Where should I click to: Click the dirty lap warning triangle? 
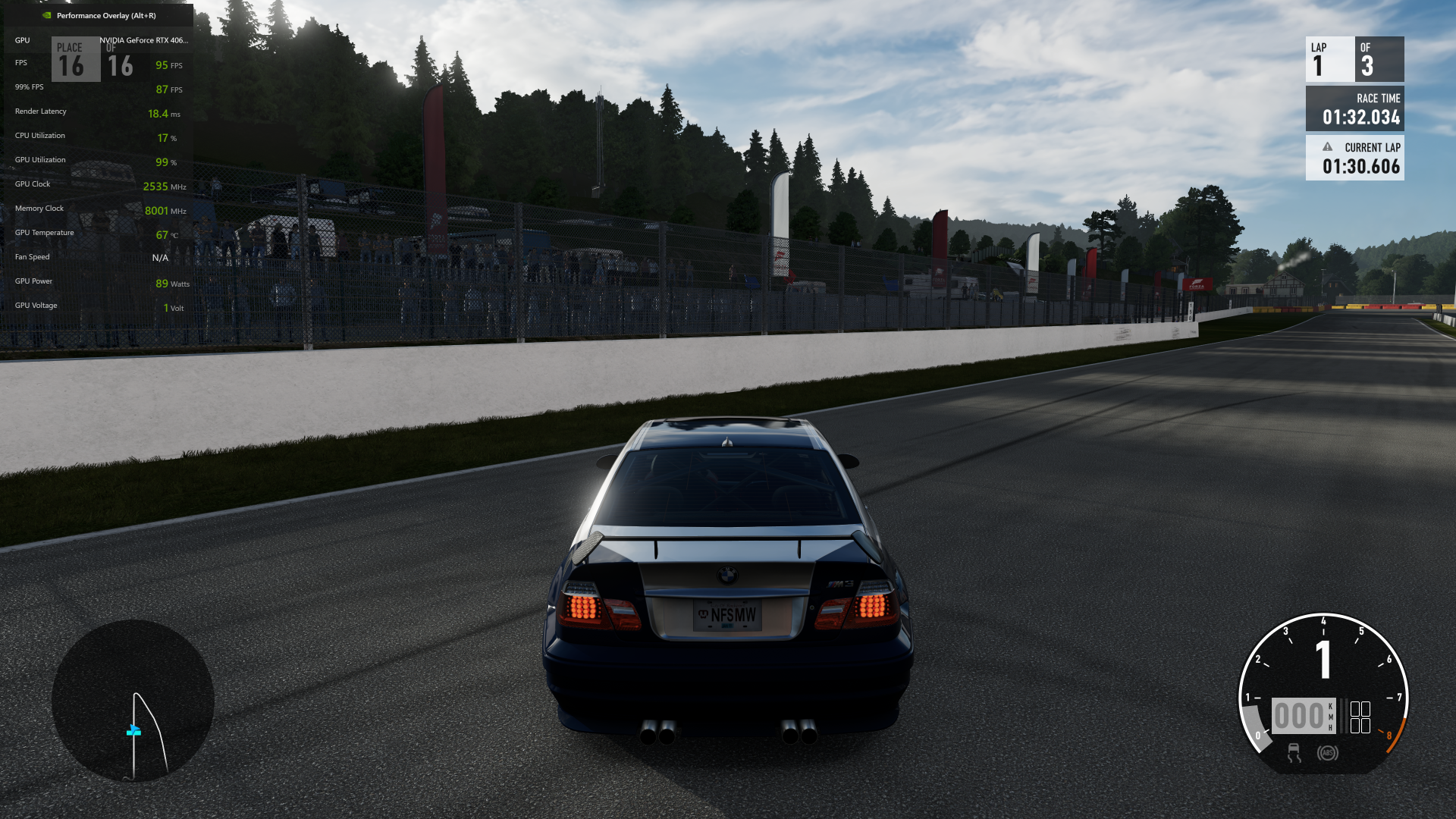1327,147
